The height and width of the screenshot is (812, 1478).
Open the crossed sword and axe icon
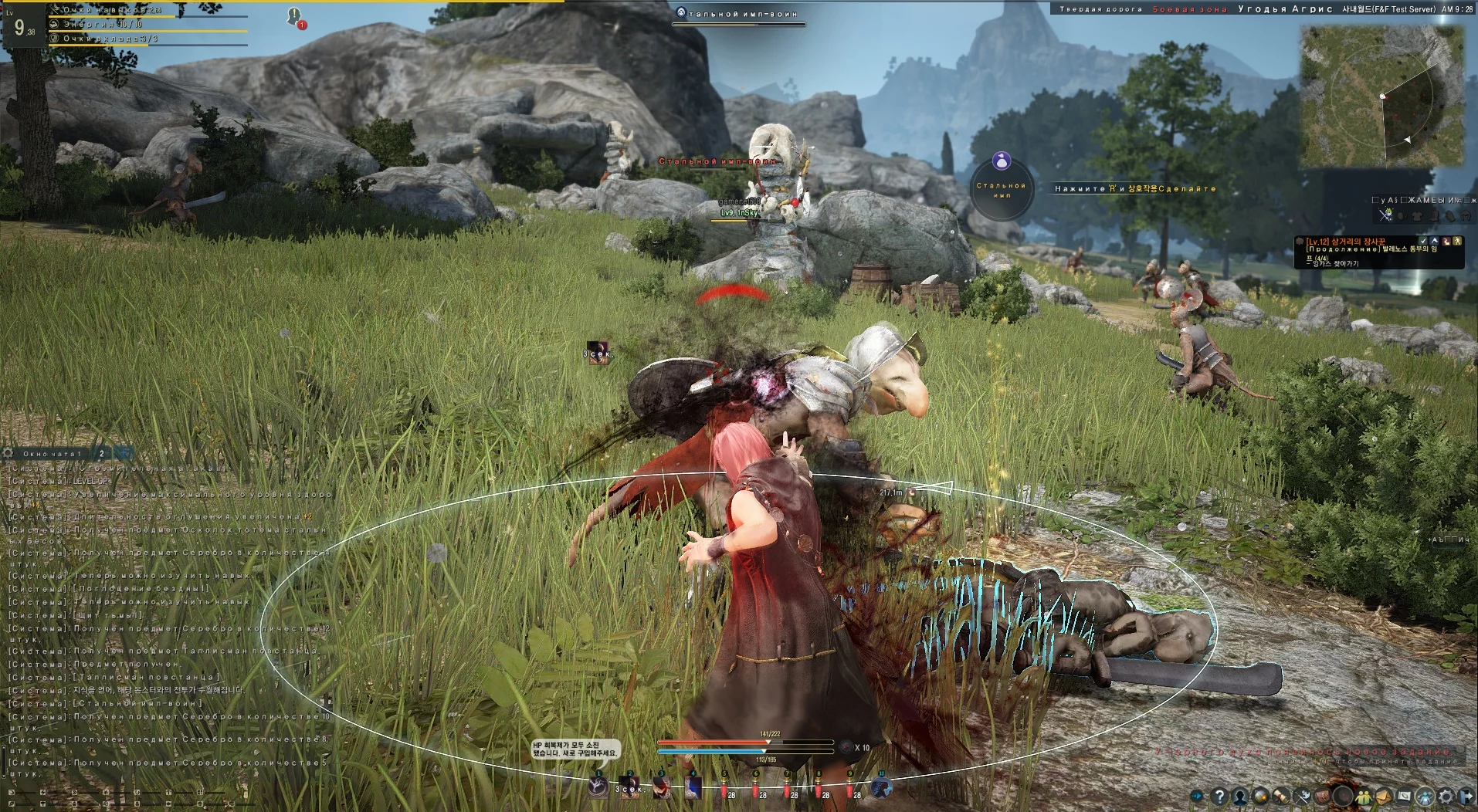pyautogui.click(x=1302, y=796)
